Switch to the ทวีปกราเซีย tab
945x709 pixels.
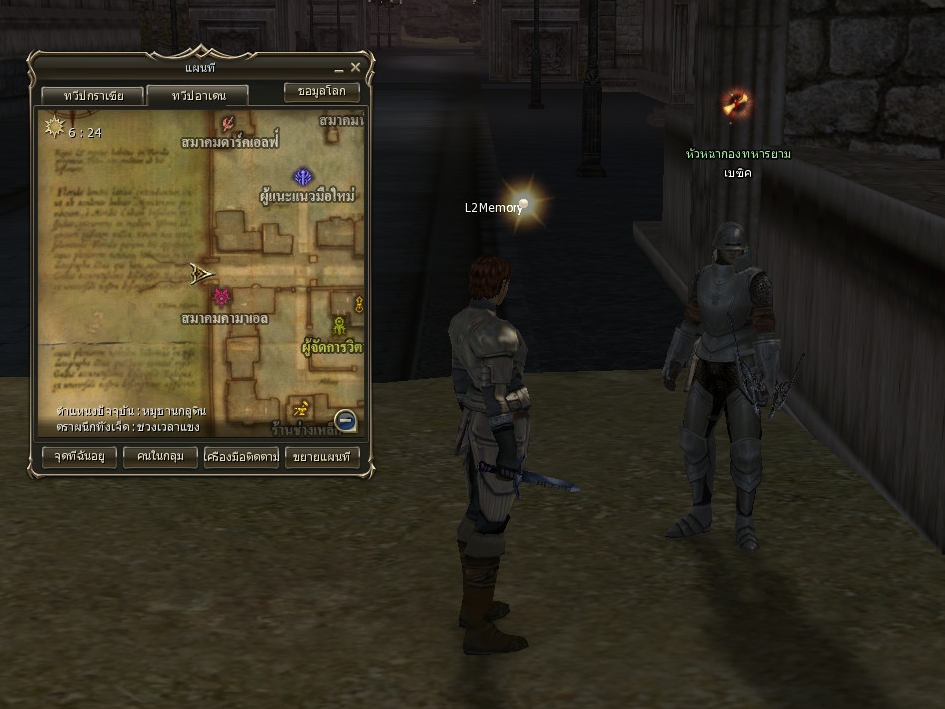(x=93, y=96)
